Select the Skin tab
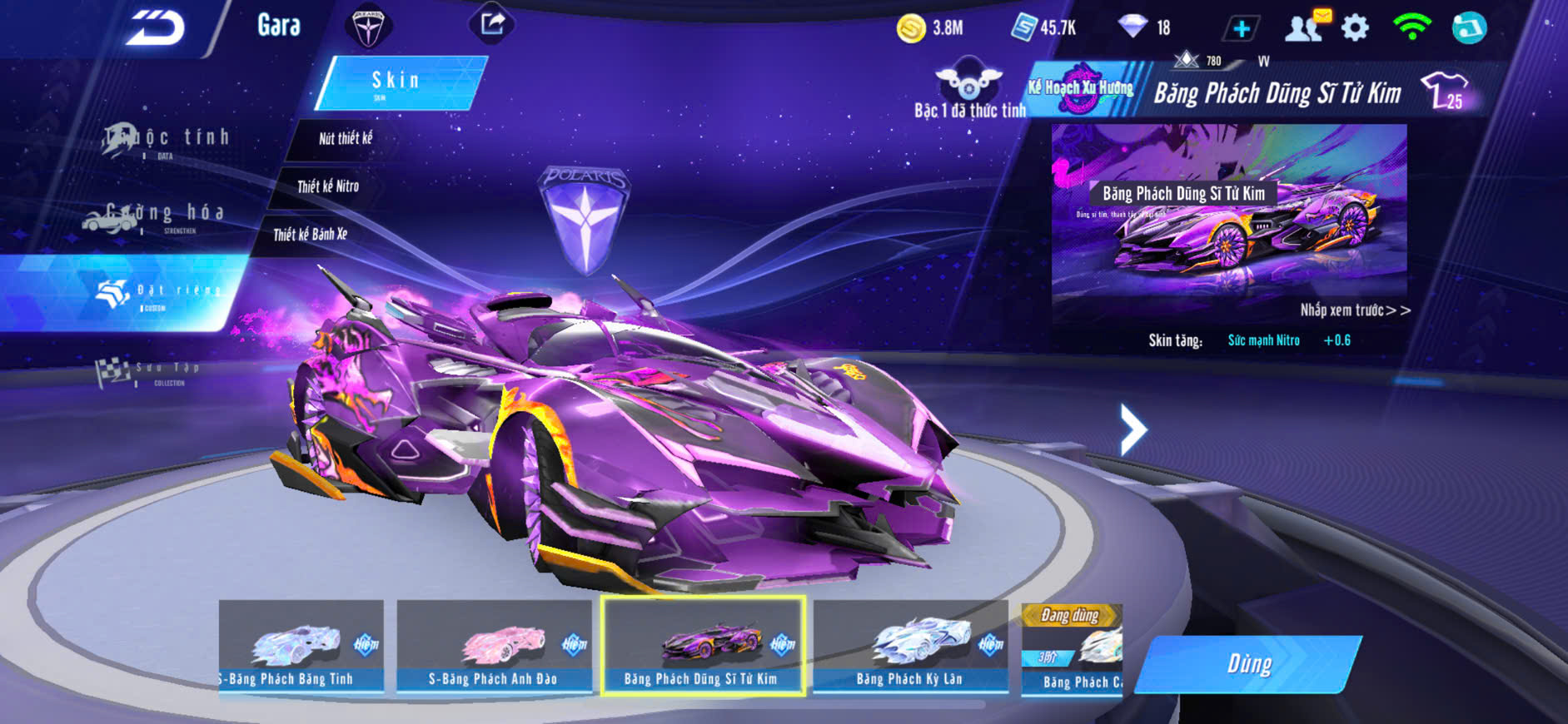This screenshot has height=724, width=1568. click(x=396, y=82)
